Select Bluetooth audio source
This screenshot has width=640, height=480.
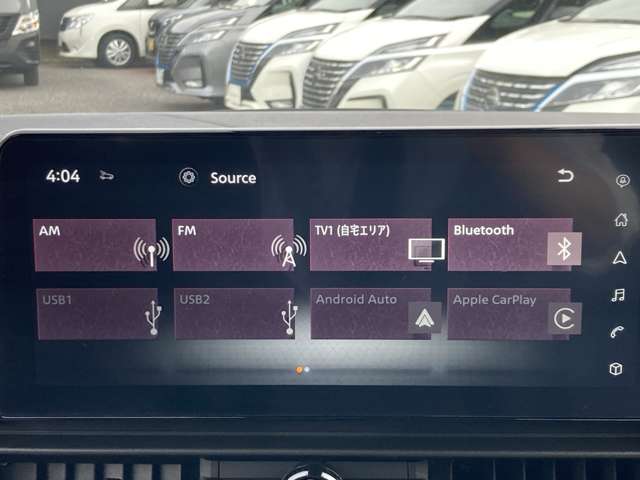click(x=510, y=245)
